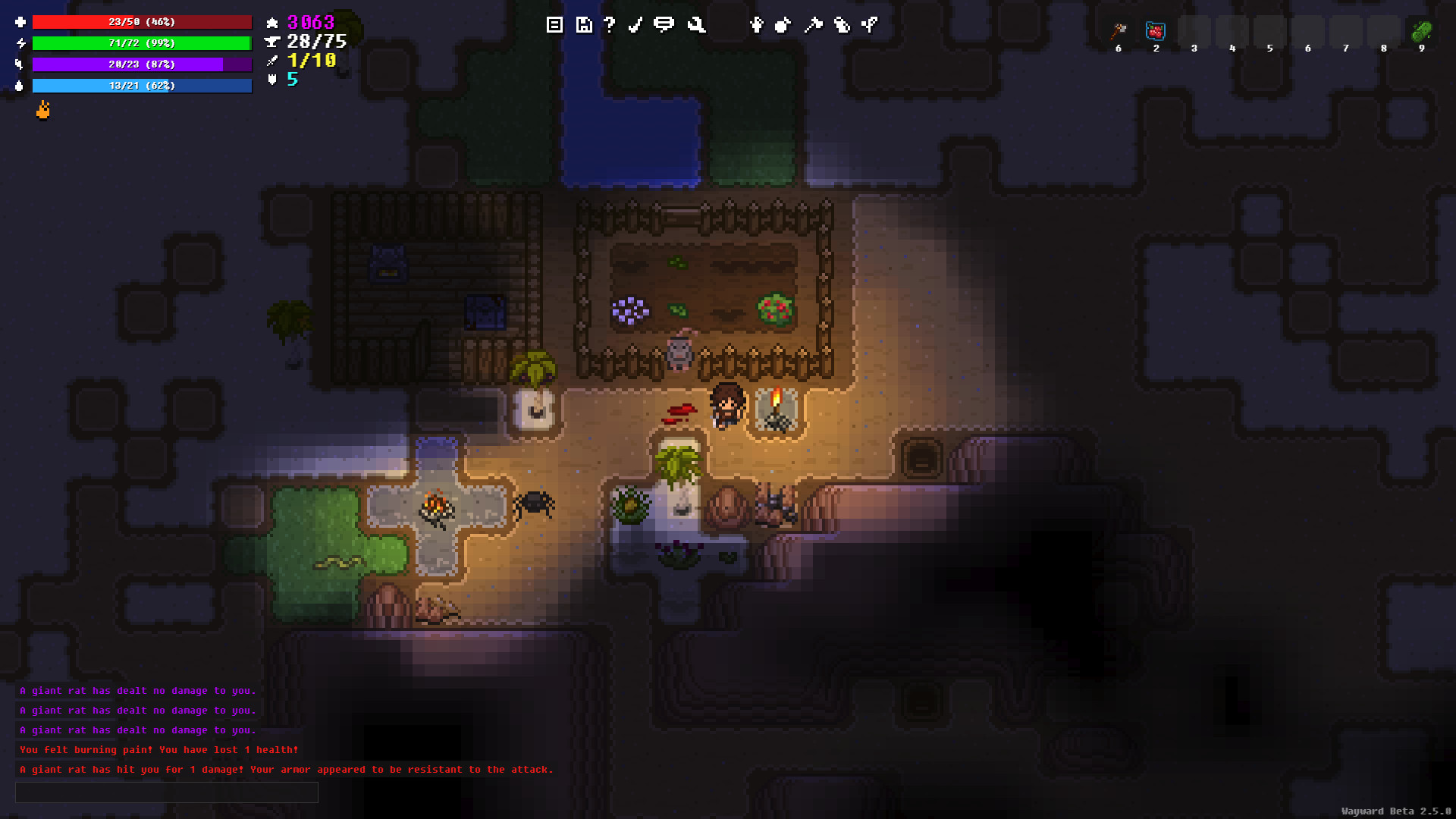This screenshot has height=819, width=1456.
Task: Open the axe crafting icon
Action: click(813, 25)
